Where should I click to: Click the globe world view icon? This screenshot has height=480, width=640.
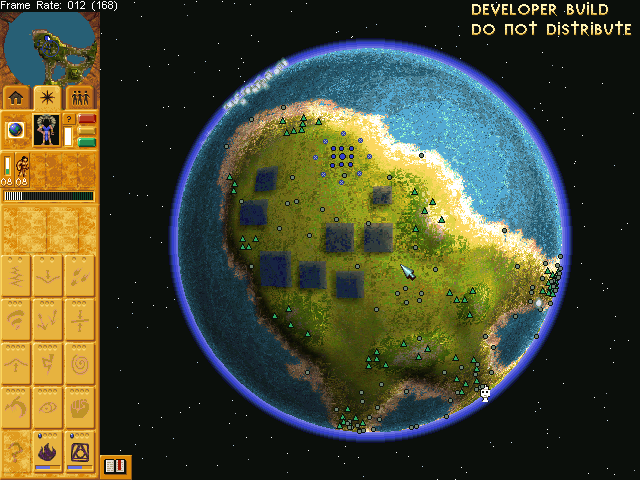point(16,130)
